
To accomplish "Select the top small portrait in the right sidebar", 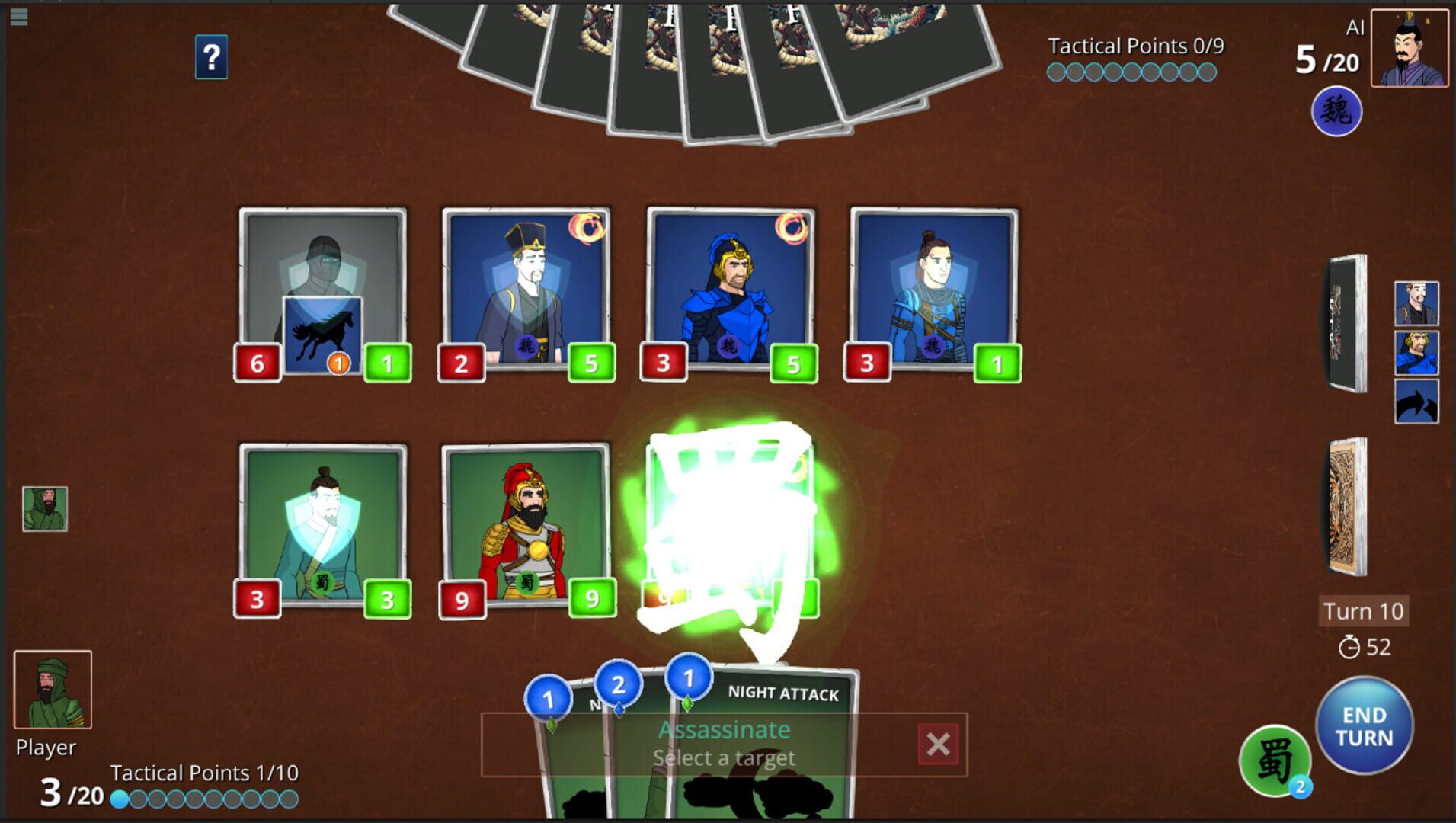I will click(1416, 301).
